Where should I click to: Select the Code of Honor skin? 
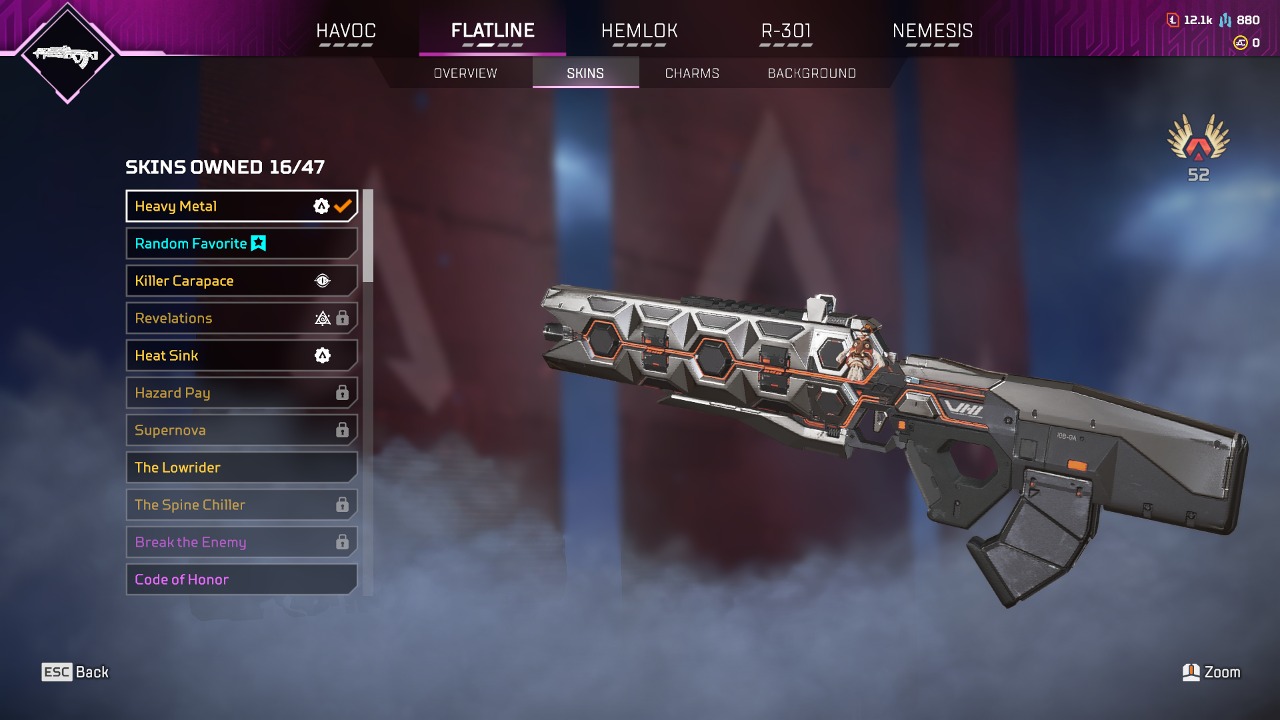click(241, 579)
